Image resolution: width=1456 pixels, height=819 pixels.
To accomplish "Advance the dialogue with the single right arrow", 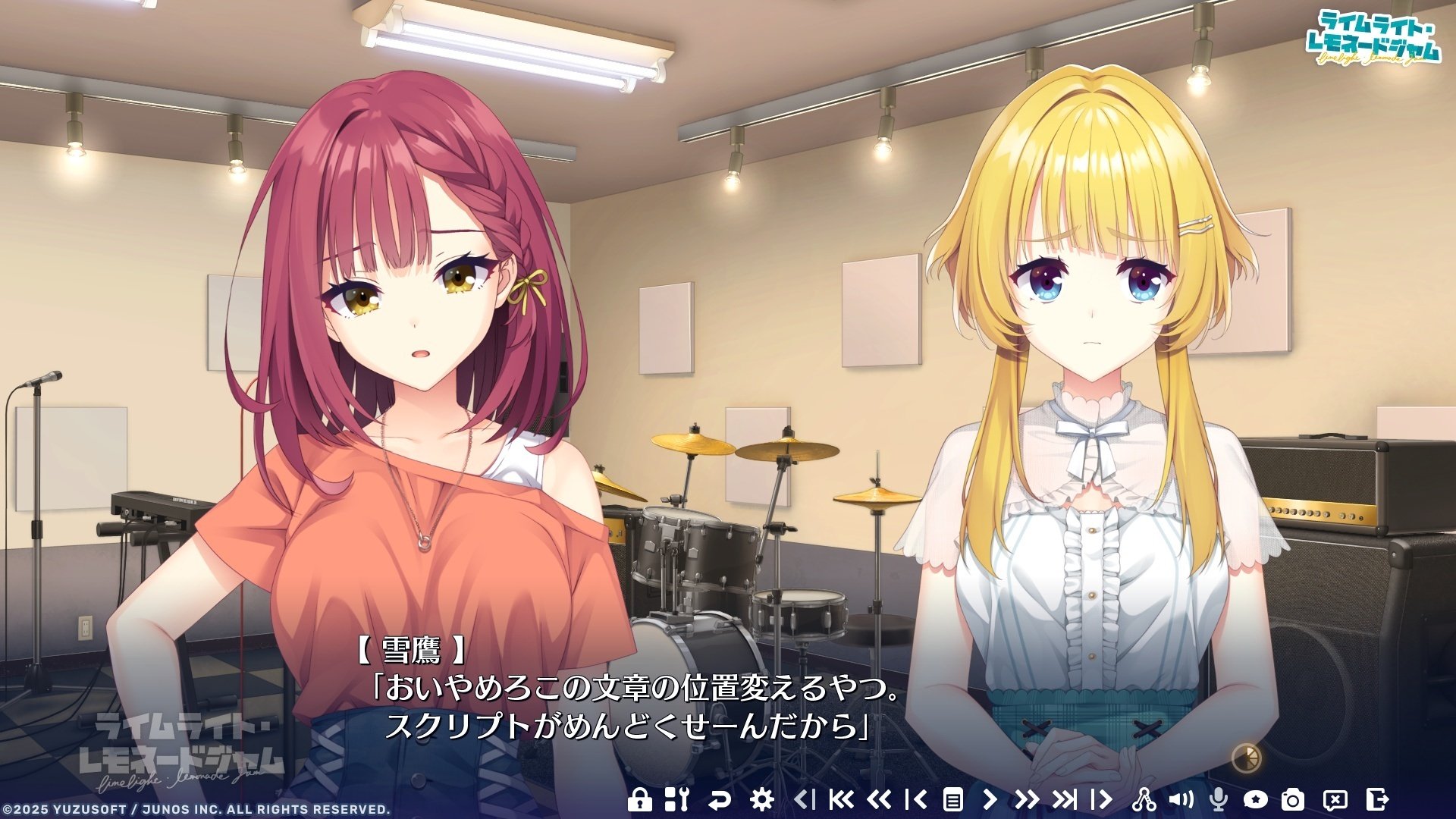I will tap(990, 799).
